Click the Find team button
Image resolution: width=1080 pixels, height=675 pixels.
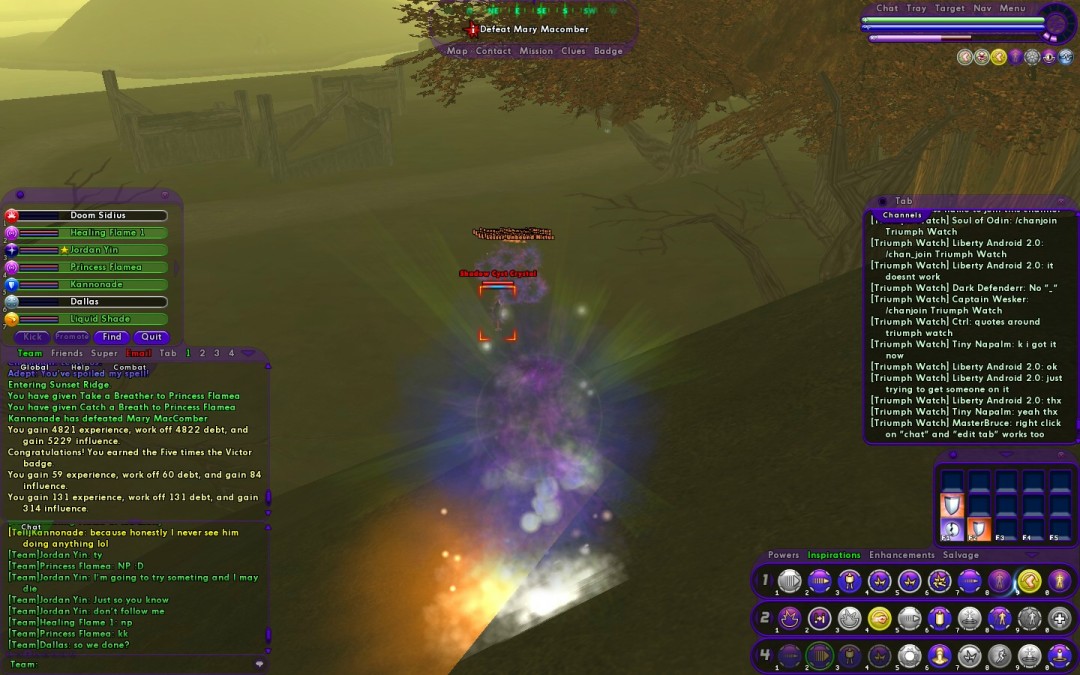(x=111, y=337)
